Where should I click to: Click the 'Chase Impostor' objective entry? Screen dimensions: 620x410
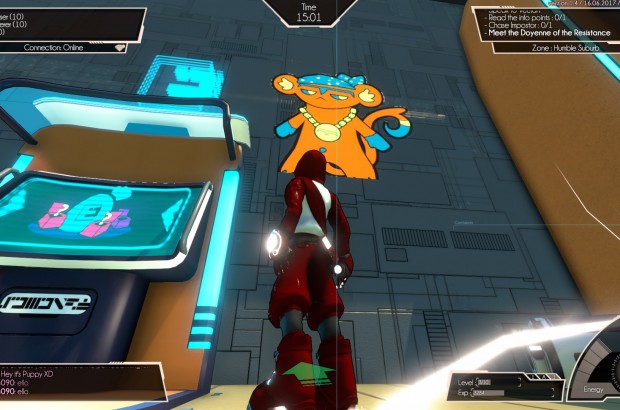[x=520, y=24]
